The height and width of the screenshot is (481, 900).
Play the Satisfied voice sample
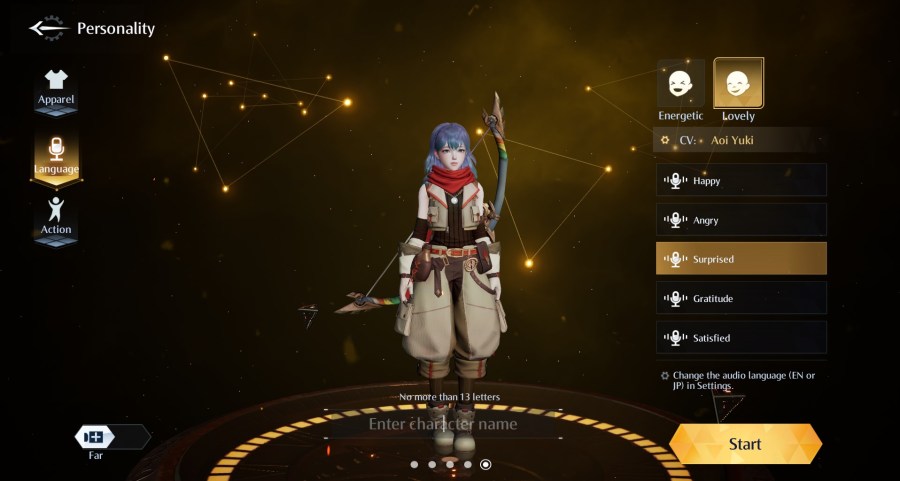click(x=741, y=338)
